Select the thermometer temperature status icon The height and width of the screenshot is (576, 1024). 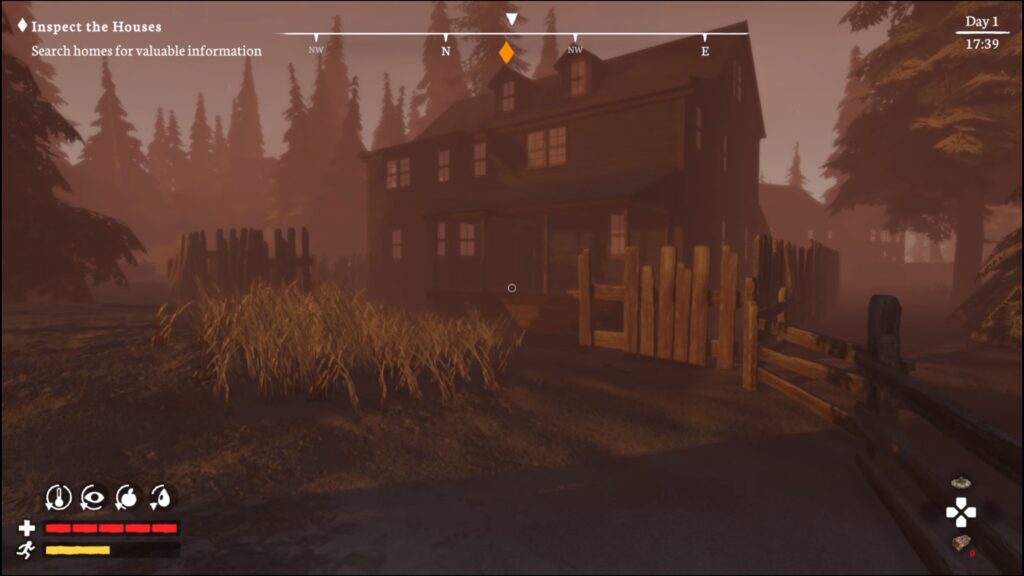(x=59, y=496)
